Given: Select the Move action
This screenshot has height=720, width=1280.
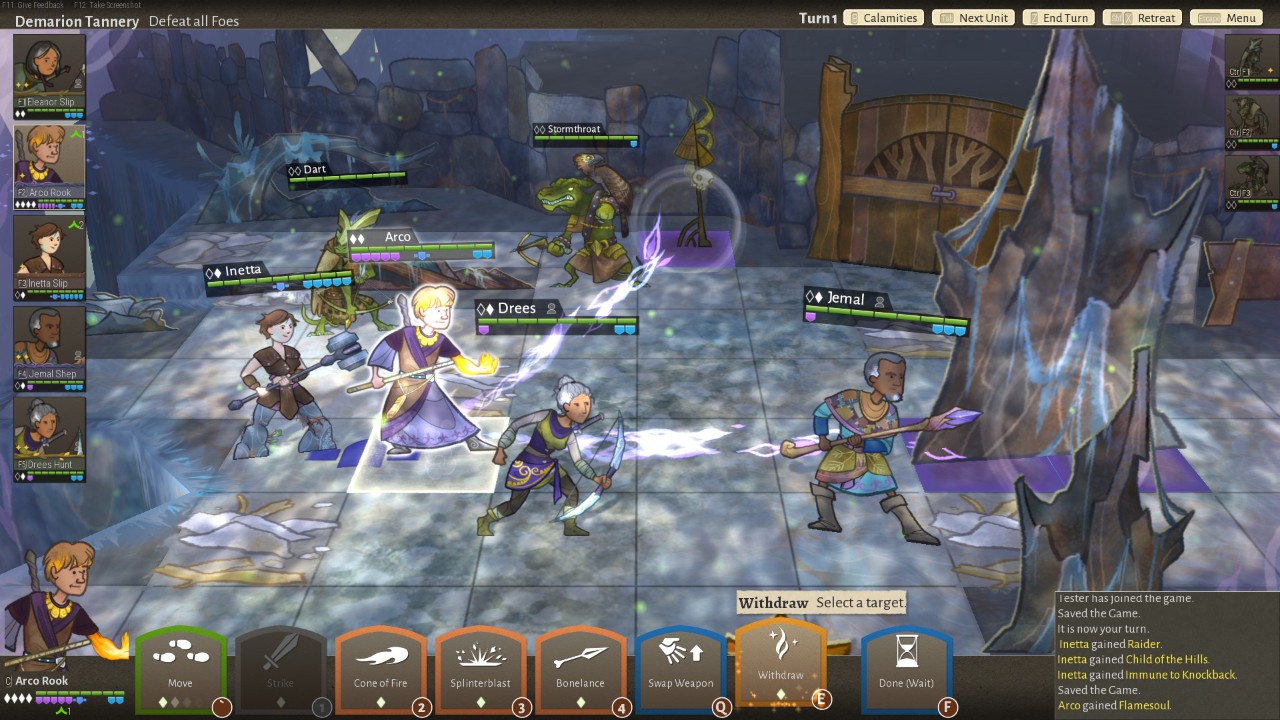Looking at the screenshot, I should point(181,667).
